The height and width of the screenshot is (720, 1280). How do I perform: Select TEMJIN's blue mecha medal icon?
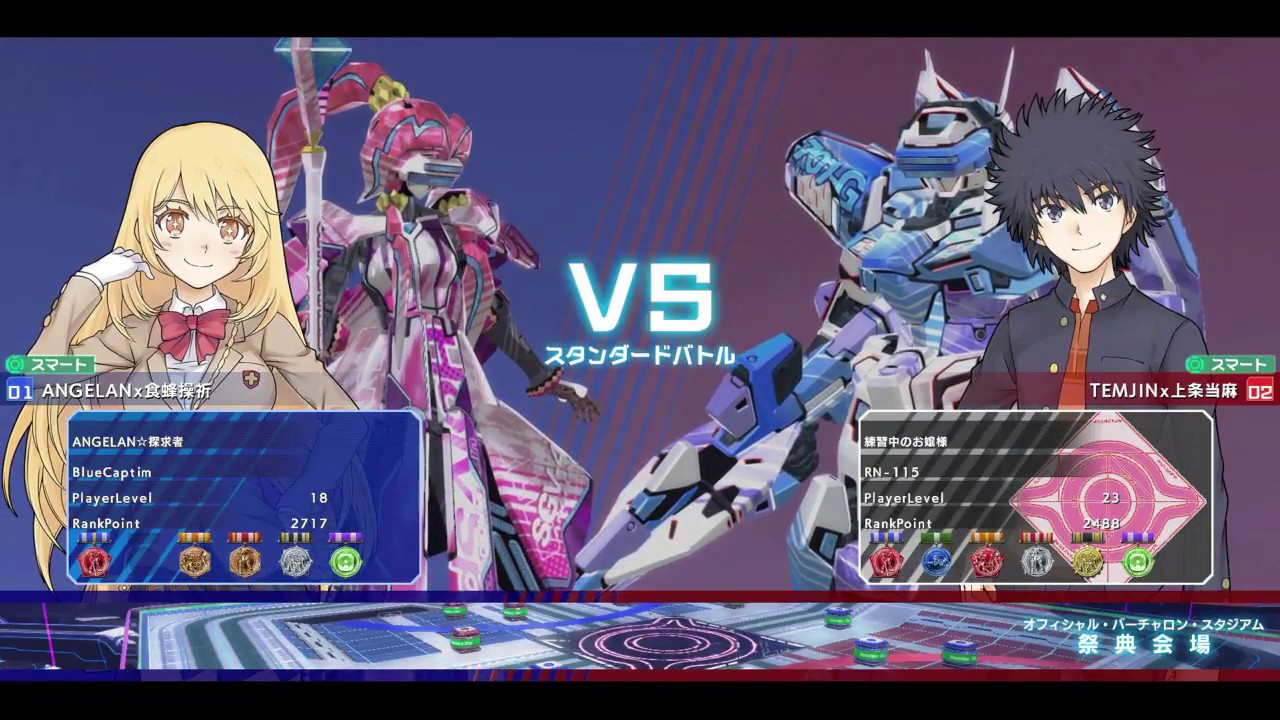(x=936, y=562)
